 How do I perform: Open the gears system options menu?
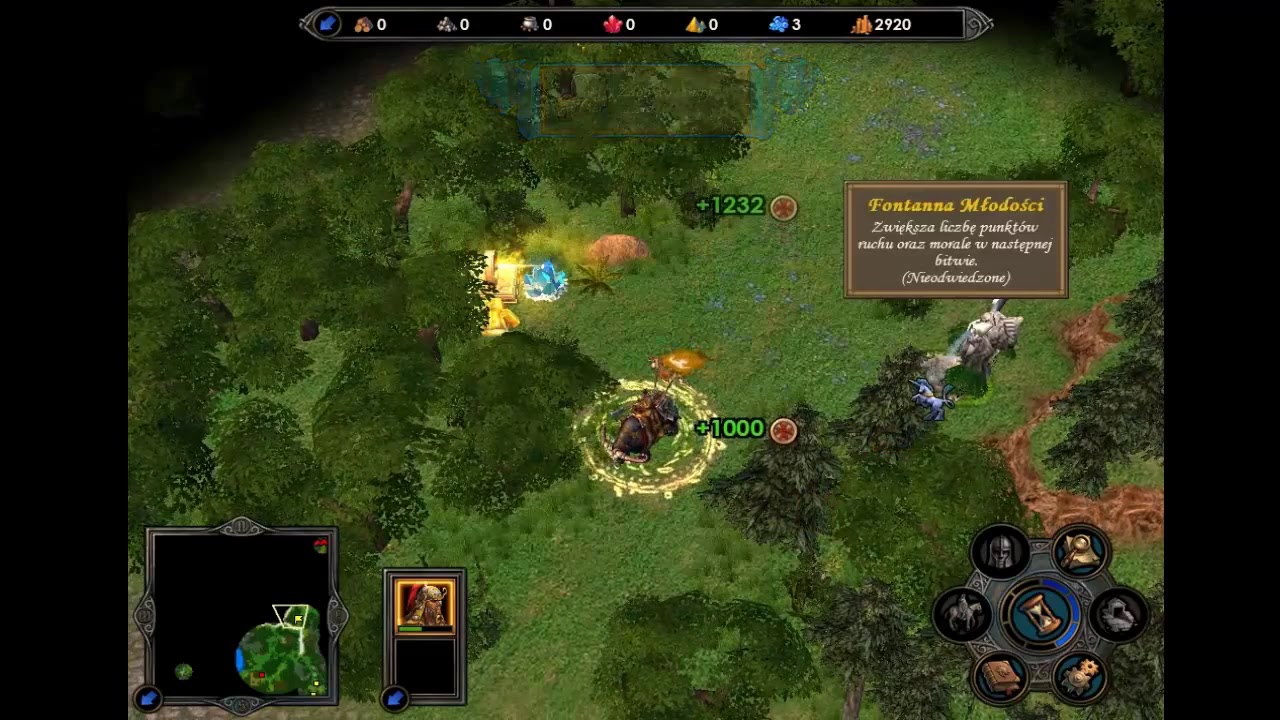pyautogui.click(x=1079, y=676)
